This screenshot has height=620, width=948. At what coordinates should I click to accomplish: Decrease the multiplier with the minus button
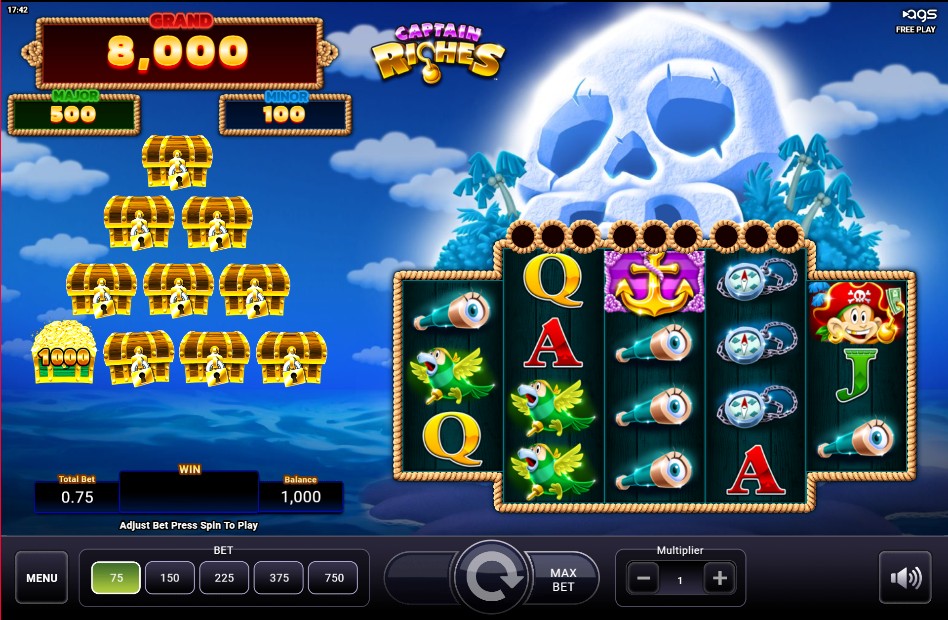tap(643, 578)
